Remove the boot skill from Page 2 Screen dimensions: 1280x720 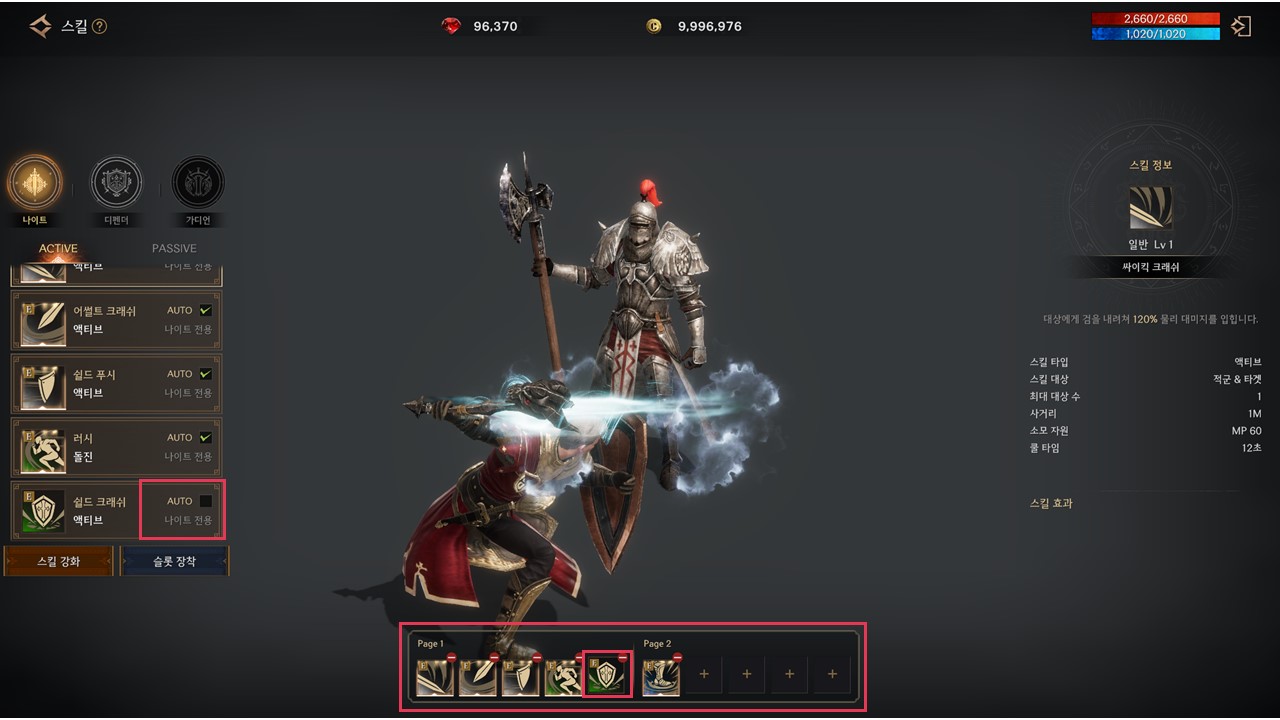[677, 658]
